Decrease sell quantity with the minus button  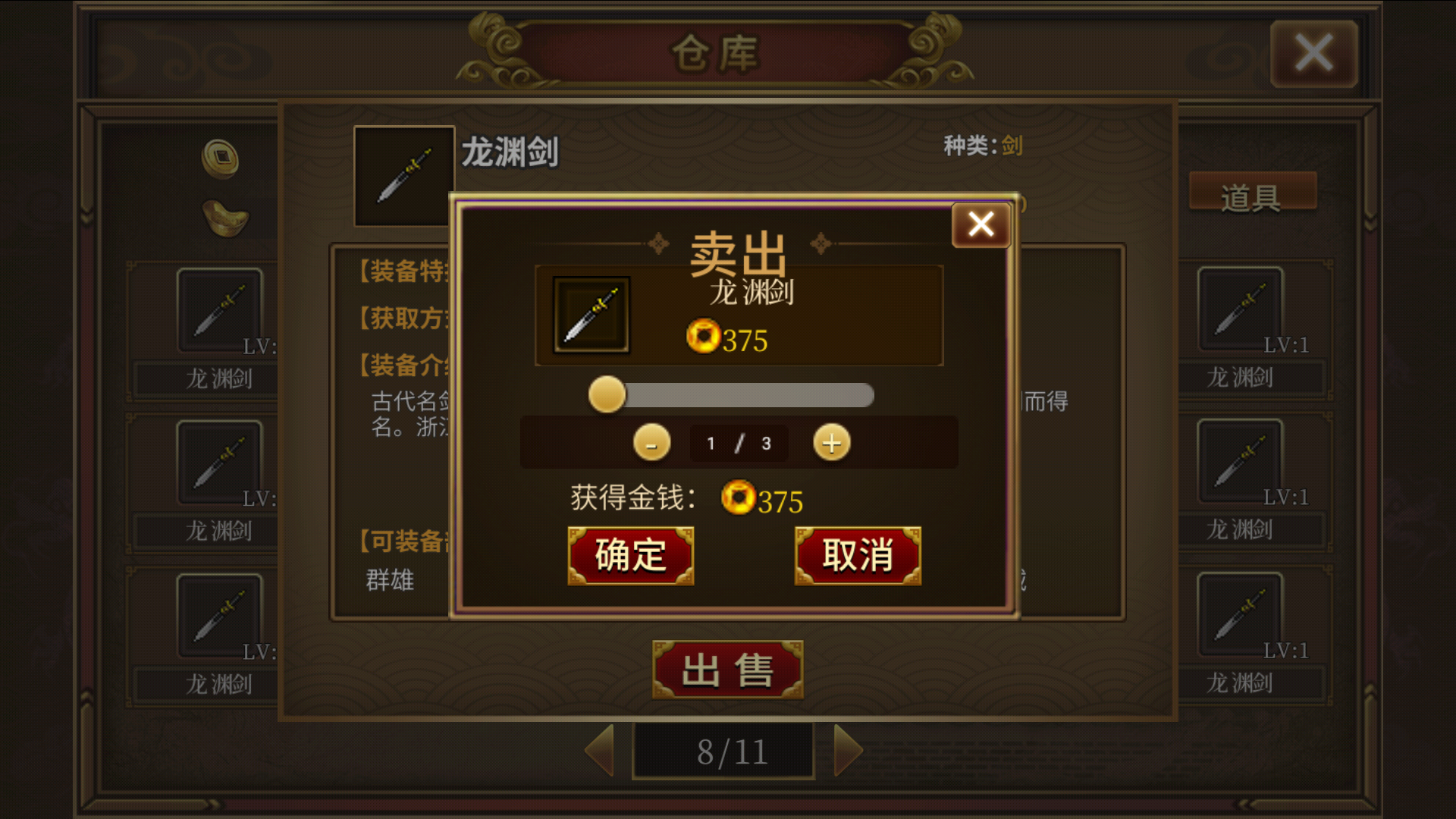pos(651,443)
